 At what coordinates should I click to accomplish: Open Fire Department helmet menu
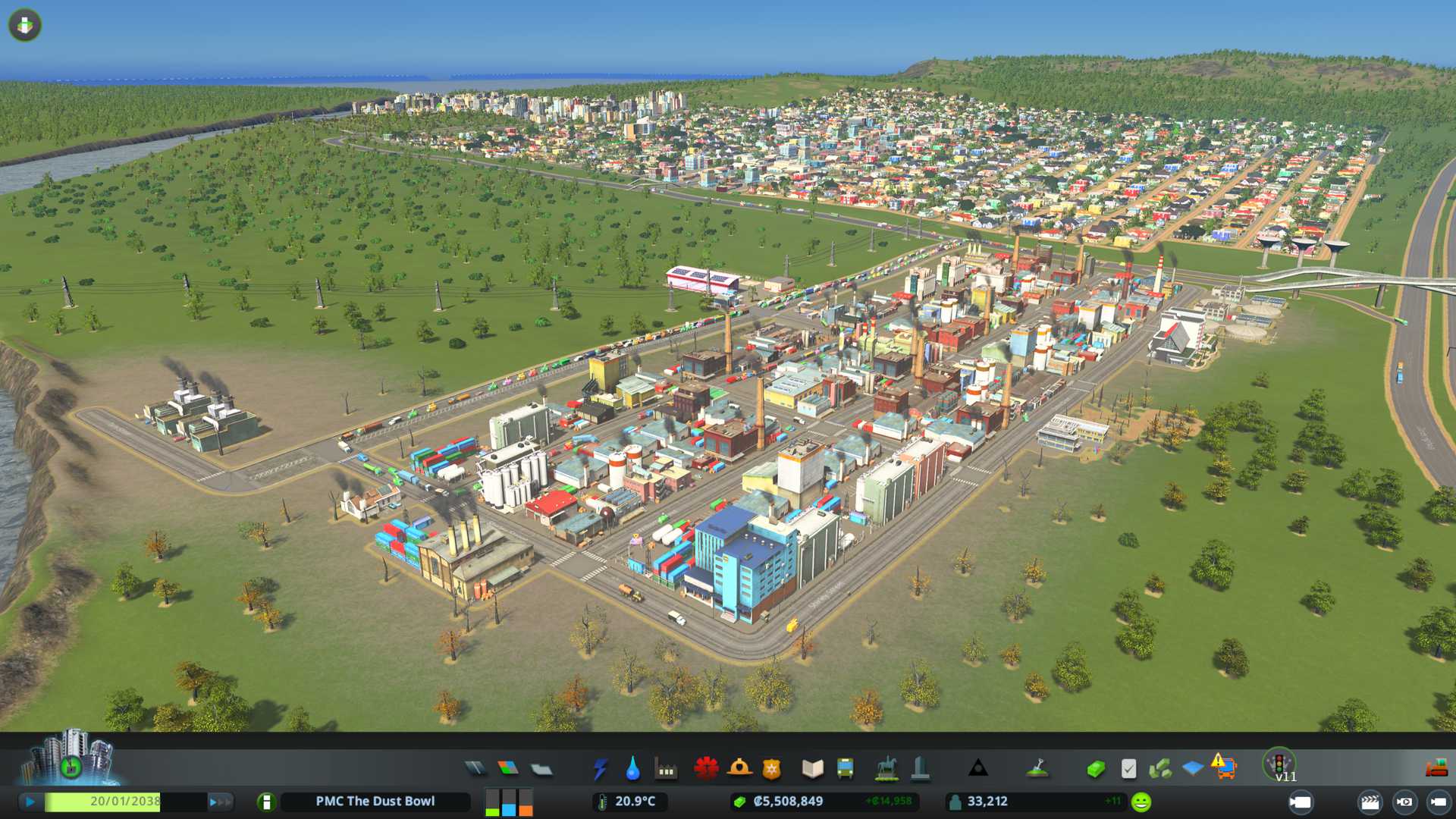(739, 769)
